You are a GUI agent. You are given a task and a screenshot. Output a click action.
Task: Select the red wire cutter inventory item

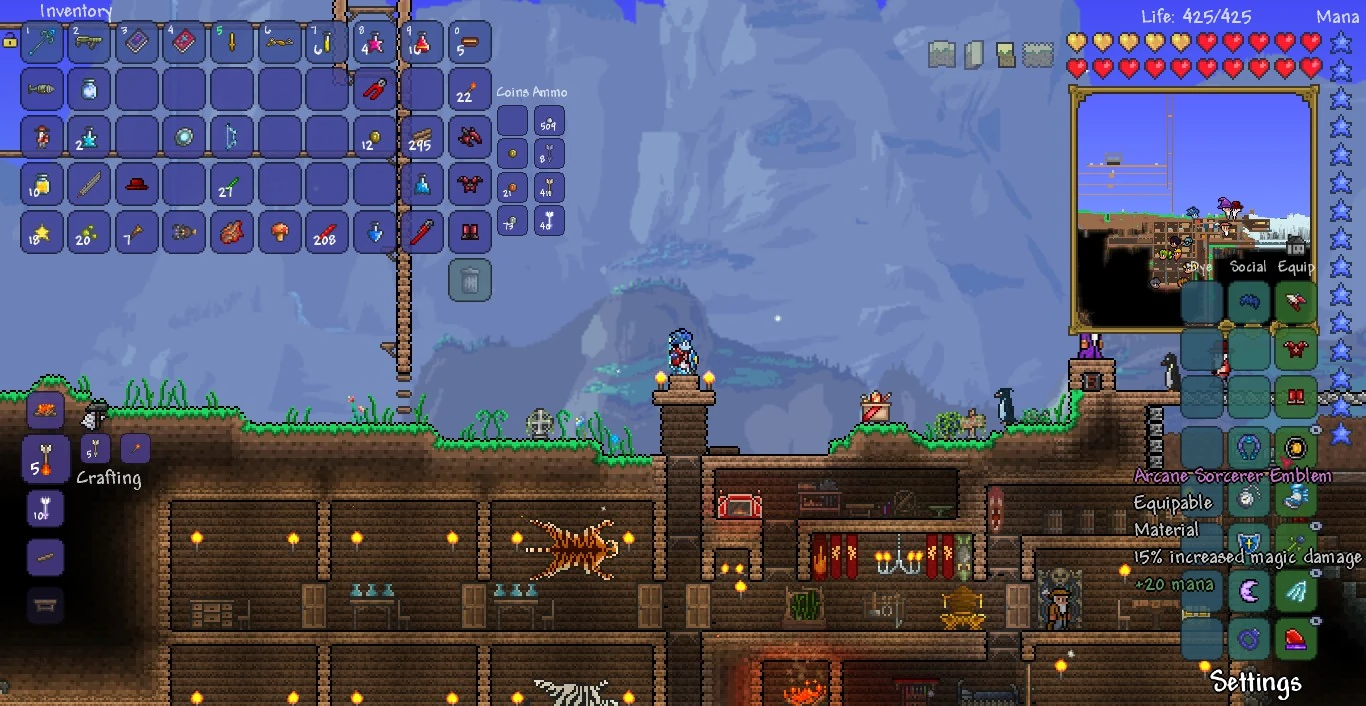(x=375, y=90)
